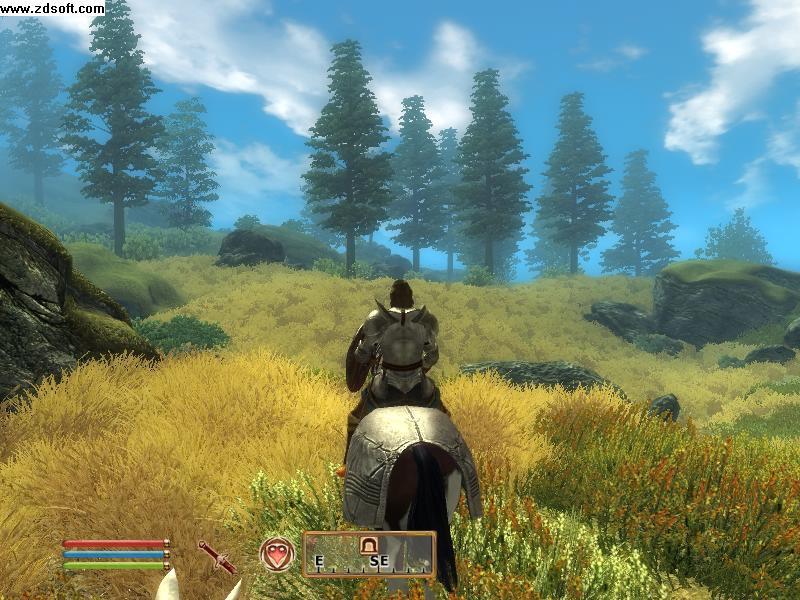Click the equipped sword weapon icon
This screenshot has height=600, width=800.
coord(216,556)
